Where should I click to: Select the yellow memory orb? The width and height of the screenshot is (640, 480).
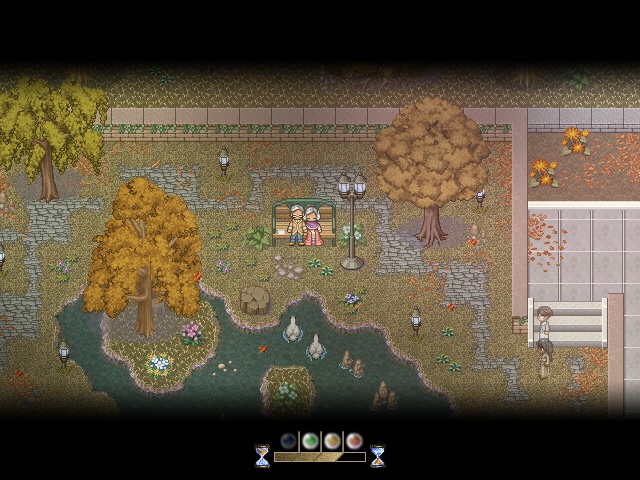tap(332, 440)
